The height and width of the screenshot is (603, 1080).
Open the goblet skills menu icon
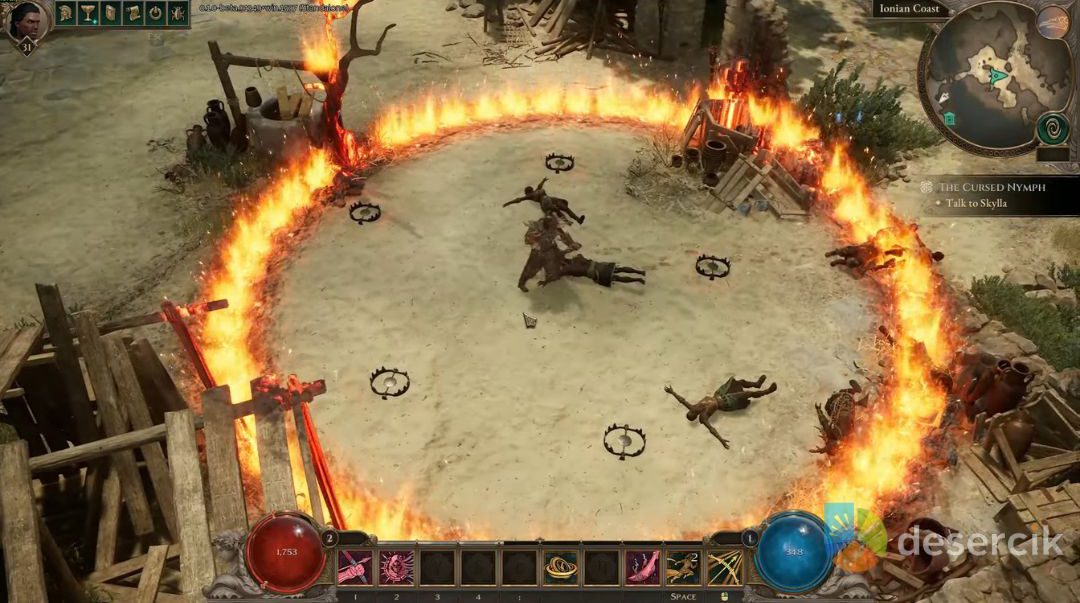tap(88, 13)
